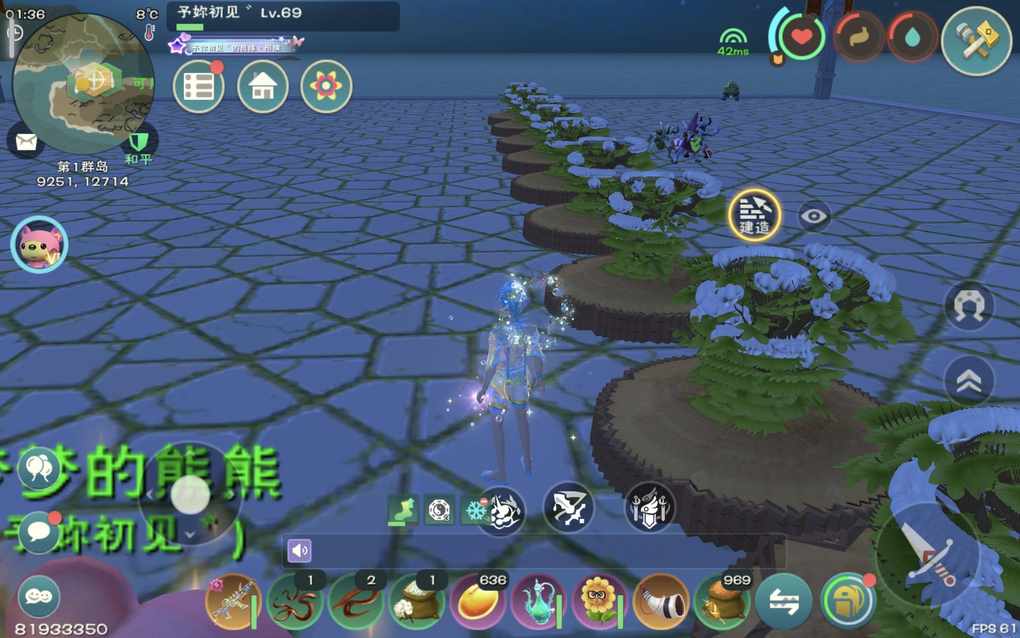Select the teal jug hotbar slot

pyautogui.click(x=538, y=602)
